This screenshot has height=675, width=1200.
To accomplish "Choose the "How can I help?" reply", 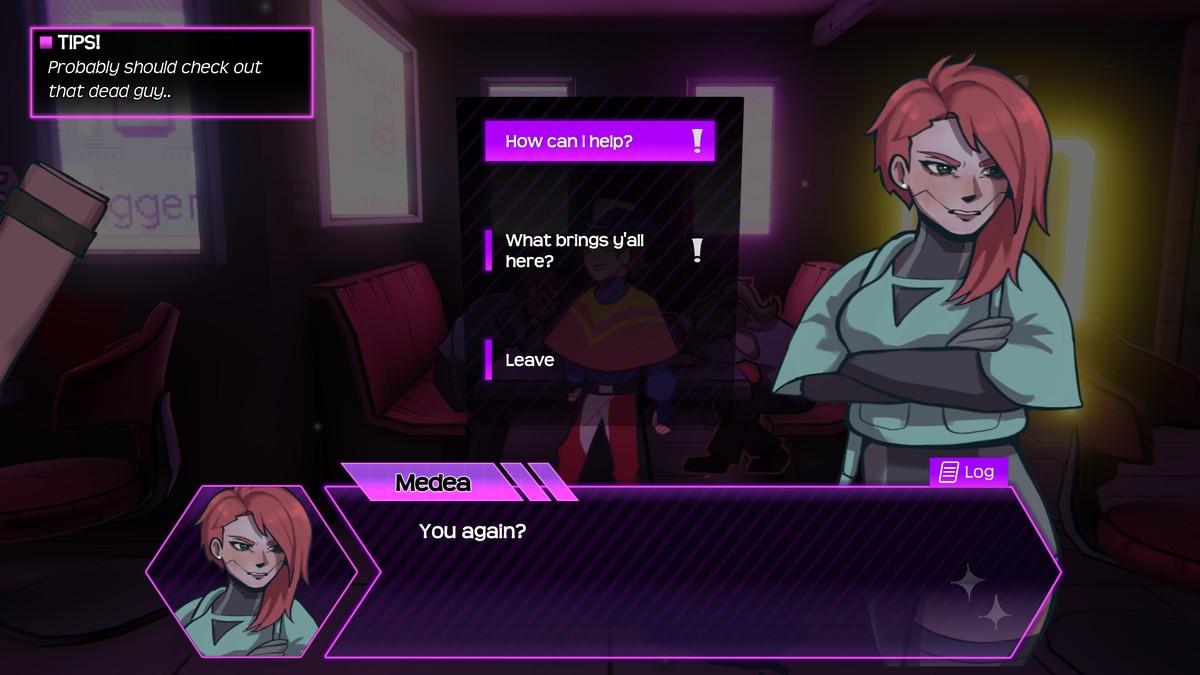I will 599,141.
